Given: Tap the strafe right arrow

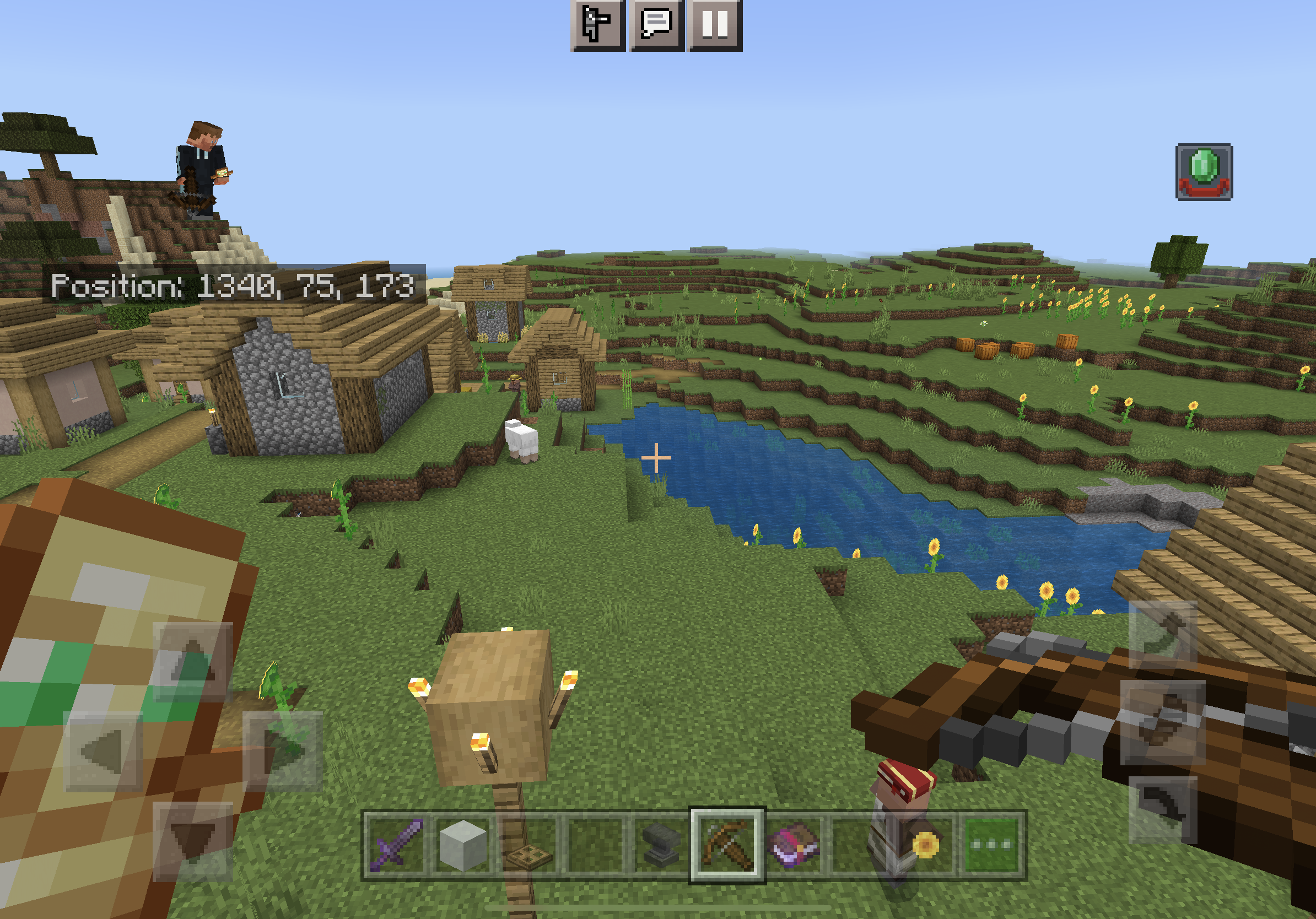Looking at the screenshot, I should coord(283,750).
